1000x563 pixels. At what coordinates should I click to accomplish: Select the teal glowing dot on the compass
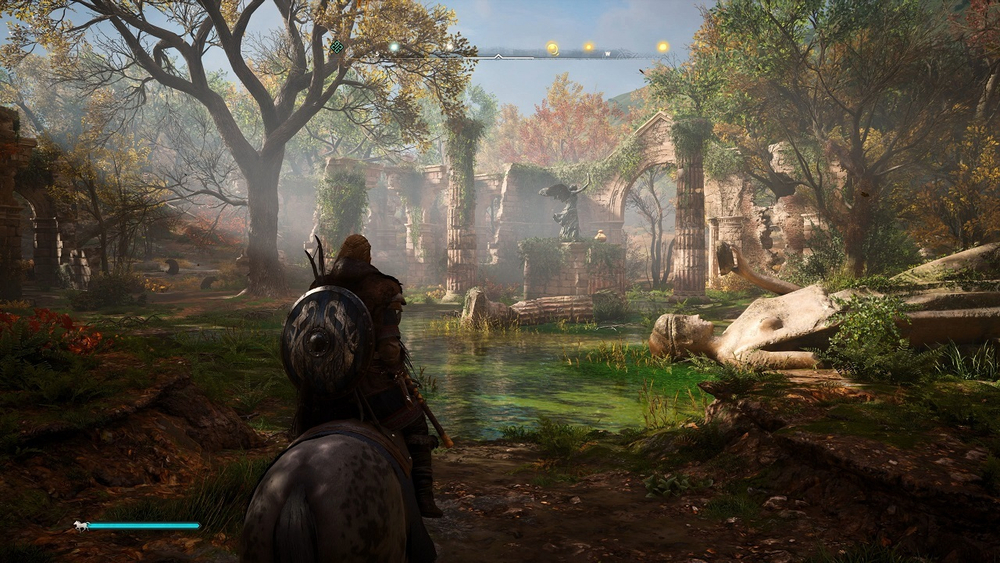[x=394, y=46]
